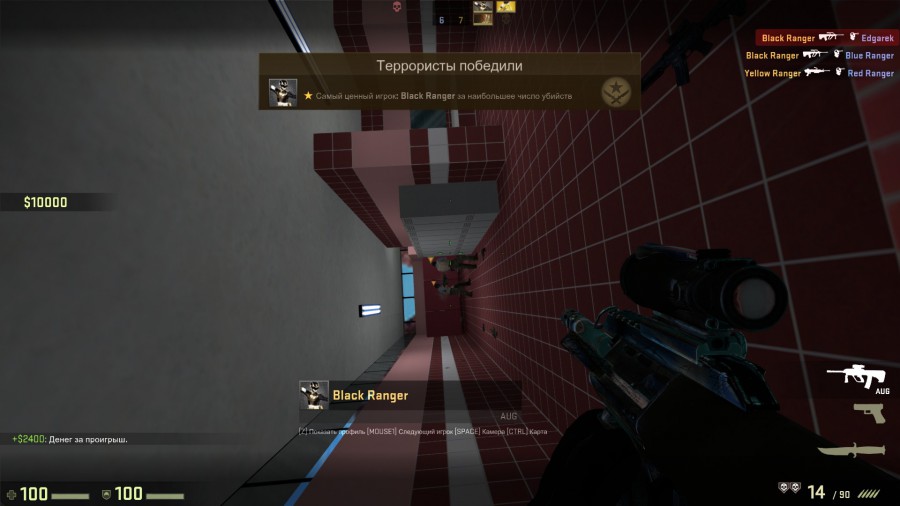Click Black Ranger's avatar in the spectator panel
This screenshot has height=506, width=900.
(314, 395)
